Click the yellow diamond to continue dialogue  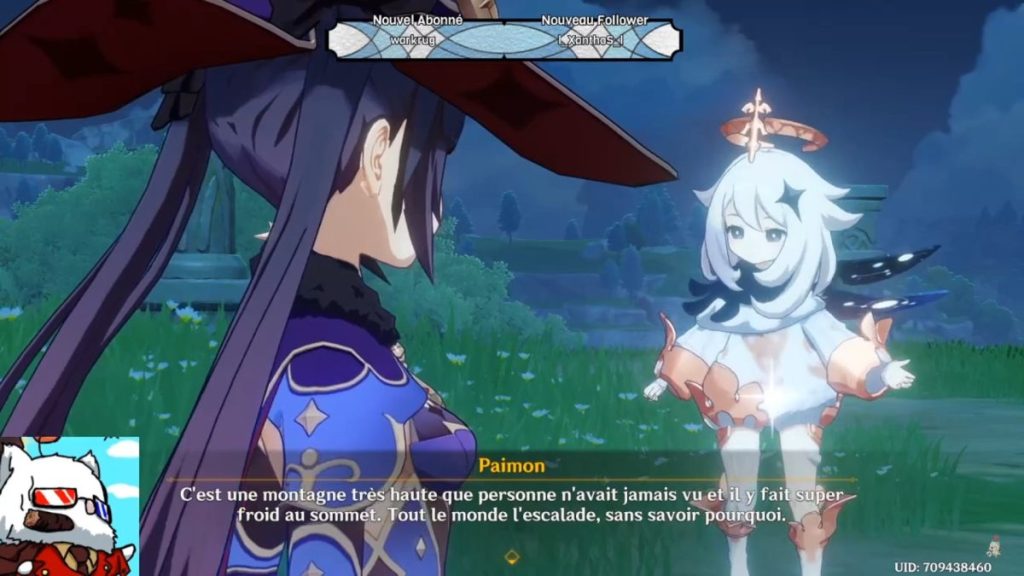pyautogui.click(x=512, y=557)
